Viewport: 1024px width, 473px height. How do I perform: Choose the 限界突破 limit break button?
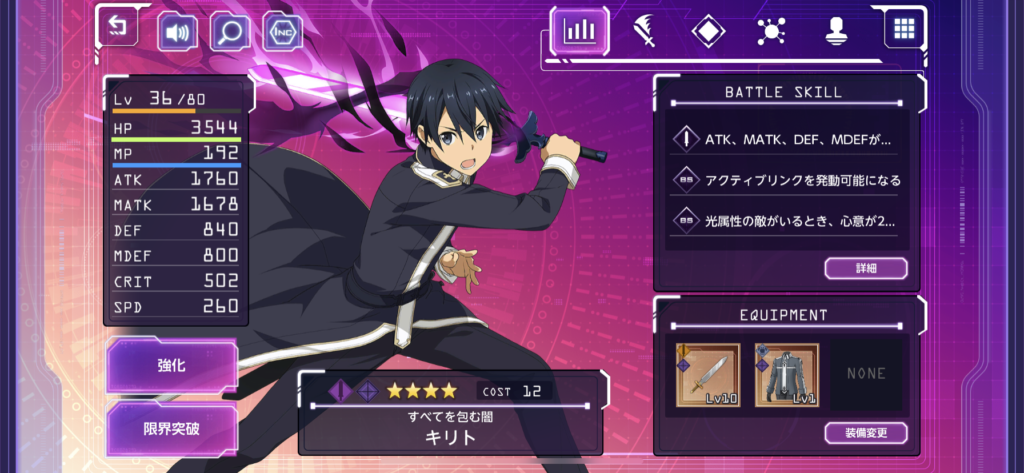click(x=172, y=429)
